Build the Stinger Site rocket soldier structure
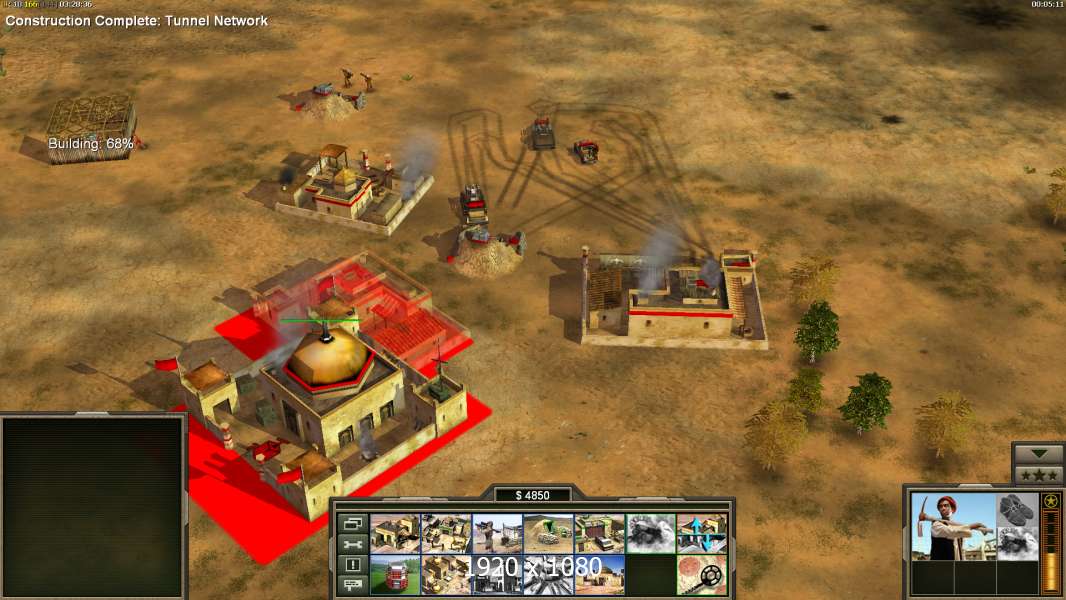This screenshot has width=1066, height=600. tap(497, 534)
